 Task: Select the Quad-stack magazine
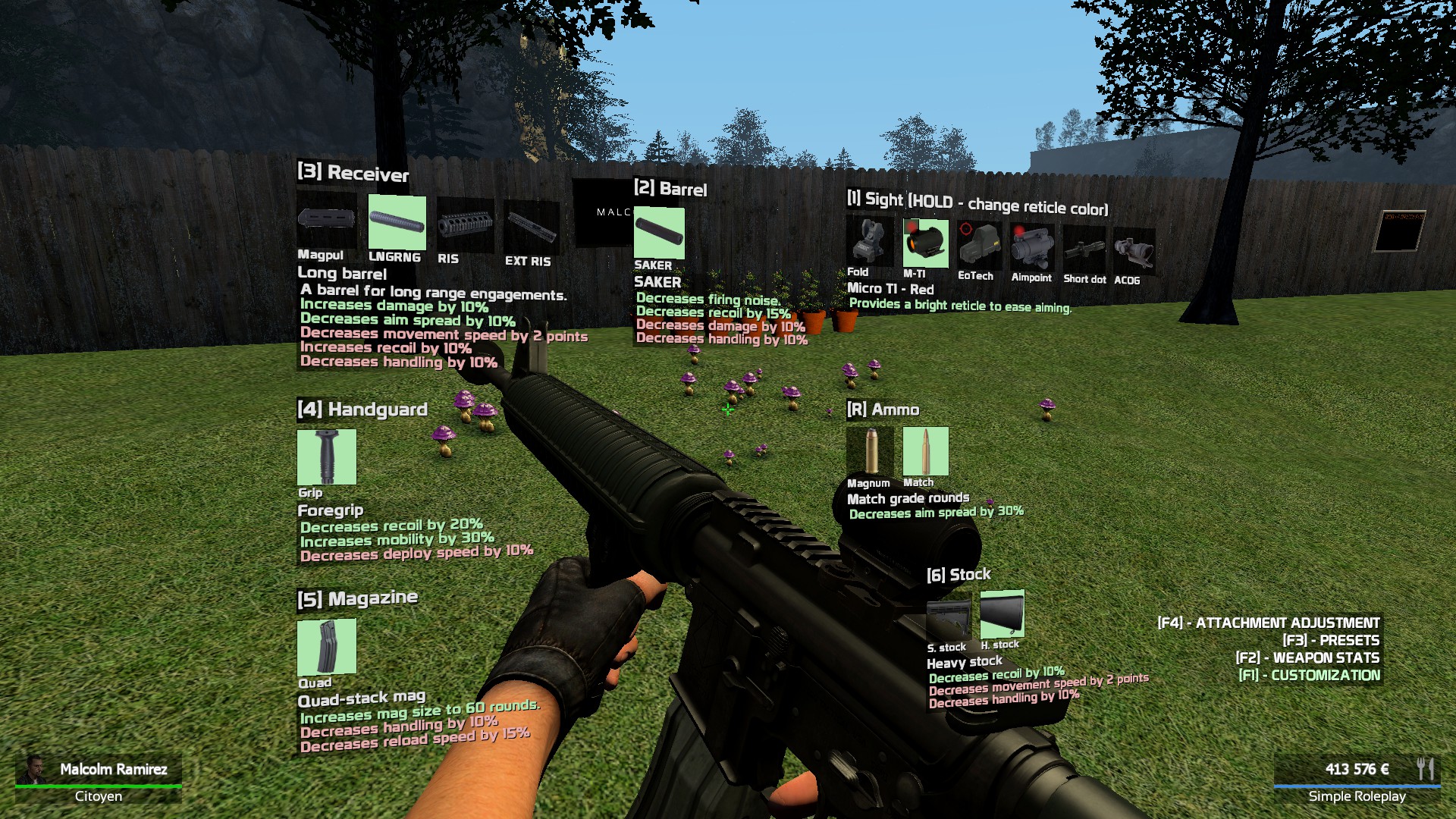pos(326,646)
